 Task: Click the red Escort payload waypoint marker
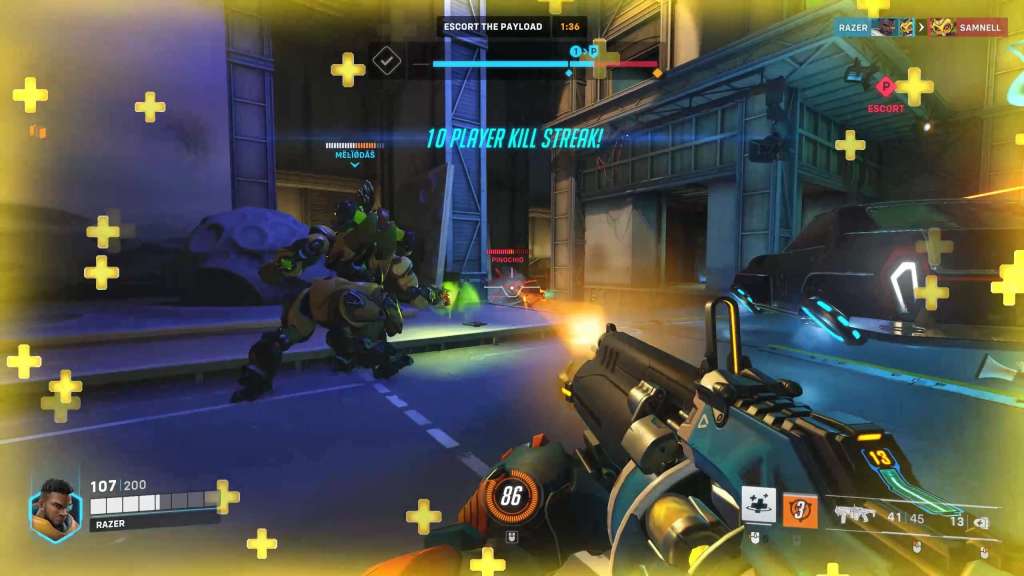click(885, 87)
